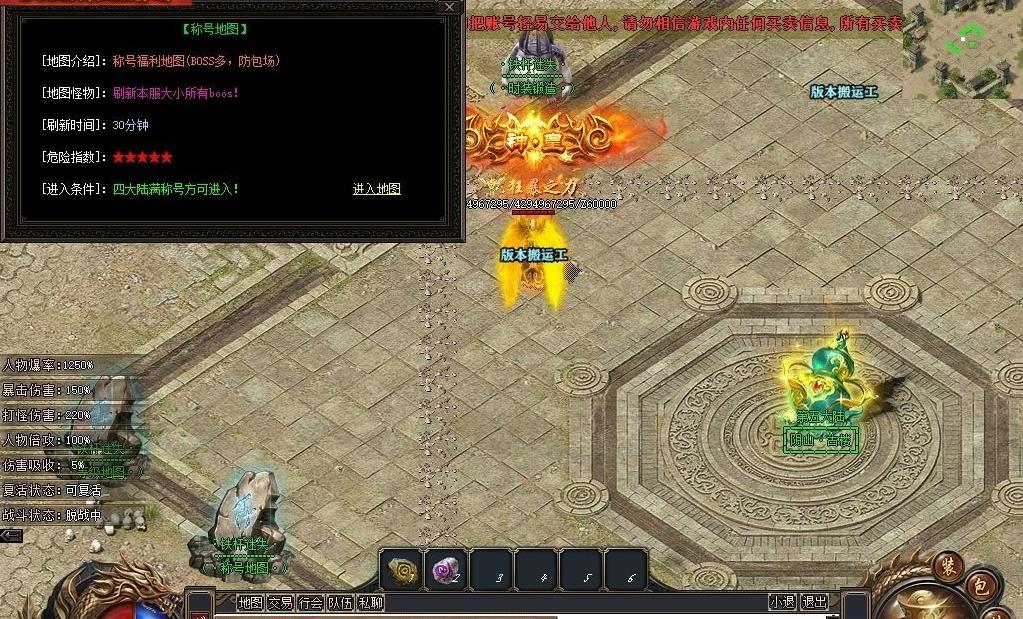The width and height of the screenshot is (1023, 619).
Task: Close the 称号地图 dialog window
Action: pyautogui.click(x=449, y=7)
